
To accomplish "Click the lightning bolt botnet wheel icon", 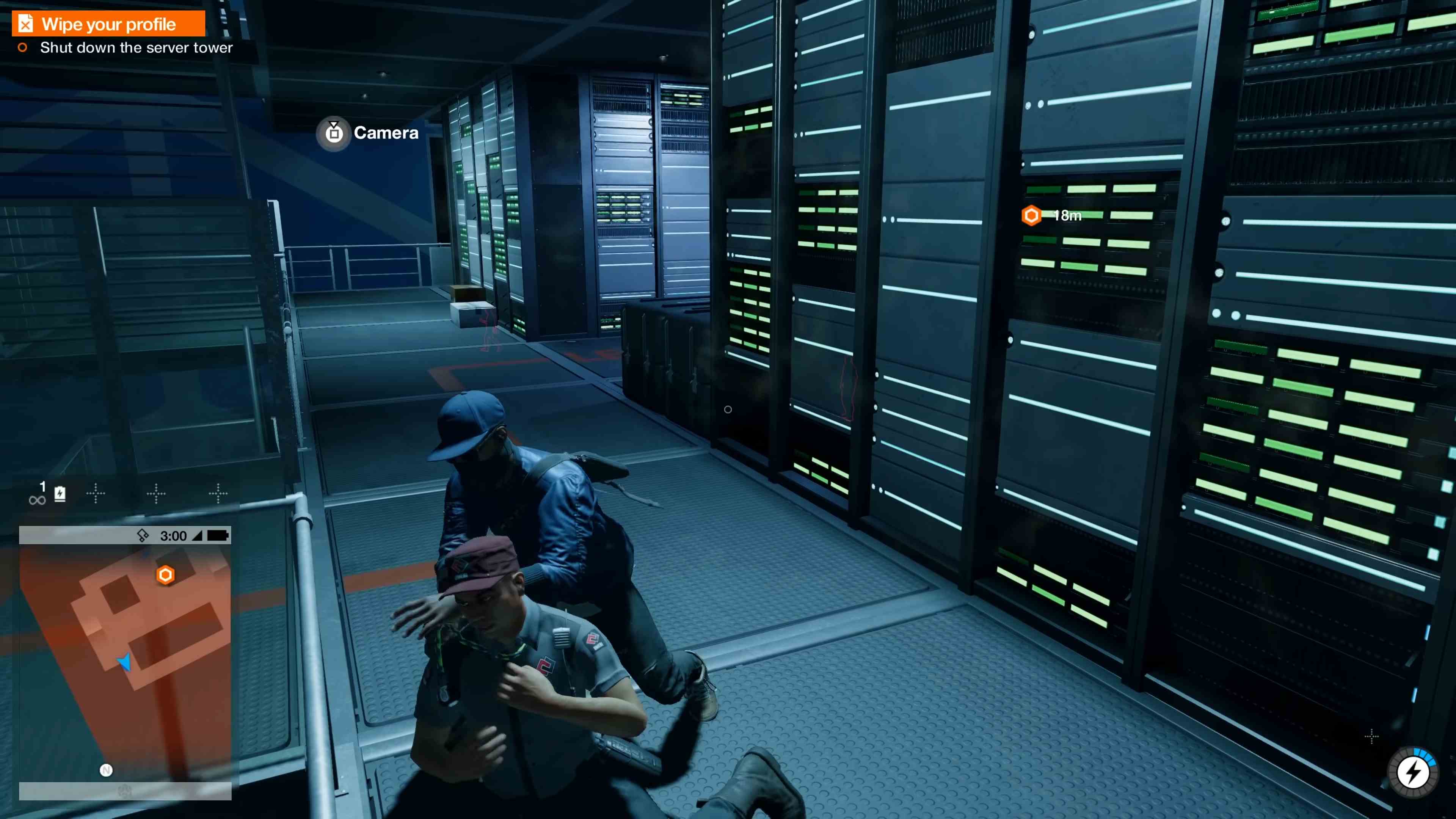I will (1414, 772).
